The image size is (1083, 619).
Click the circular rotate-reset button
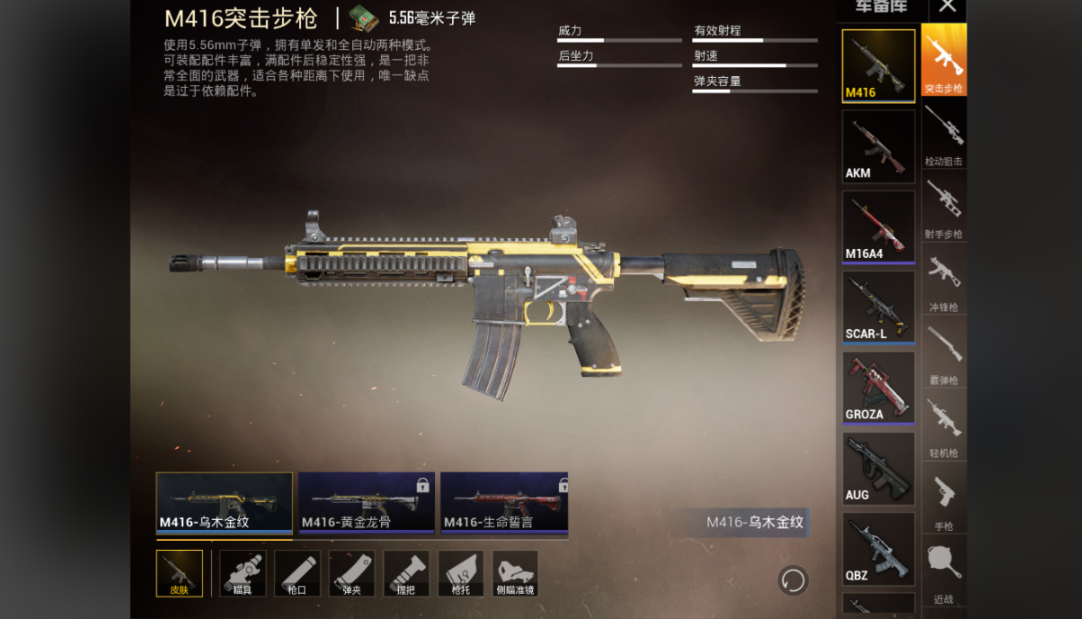[793, 580]
